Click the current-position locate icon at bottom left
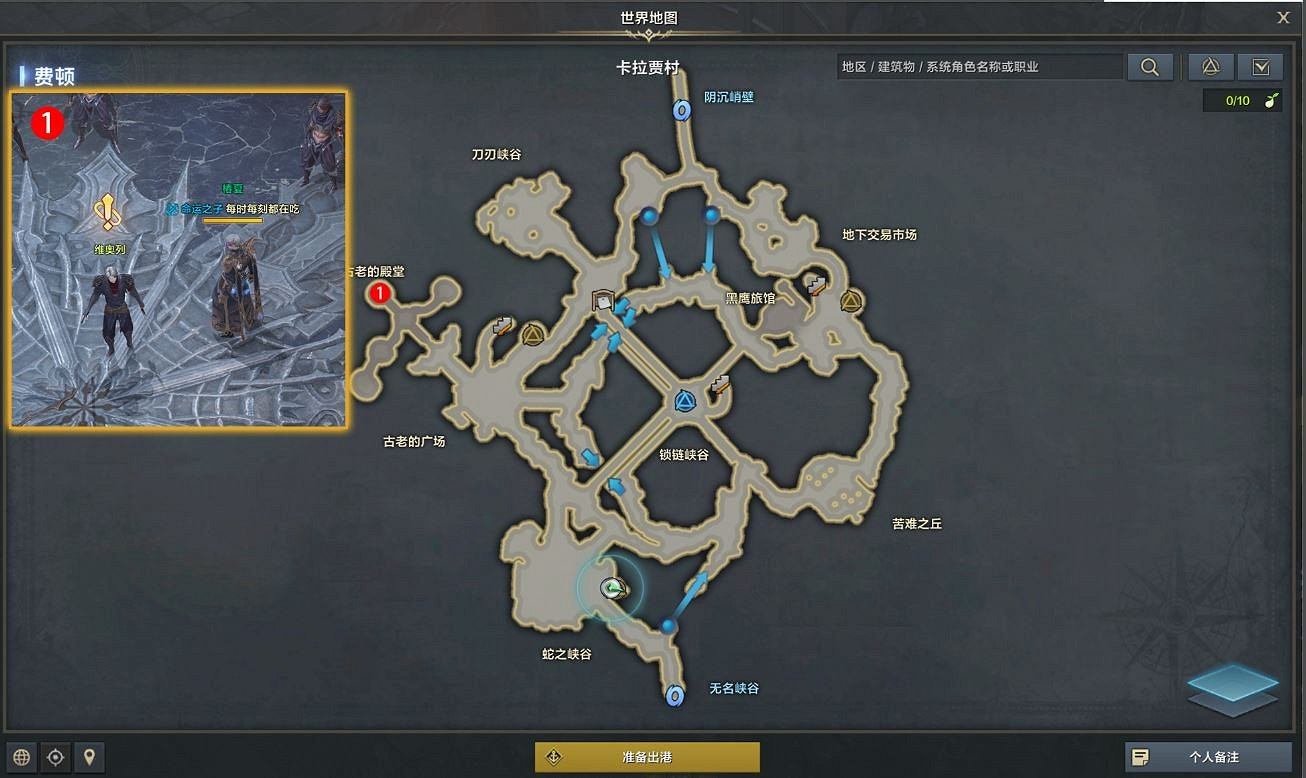Image resolution: width=1306 pixels, height=778 pixels. [x=55, y=757]
